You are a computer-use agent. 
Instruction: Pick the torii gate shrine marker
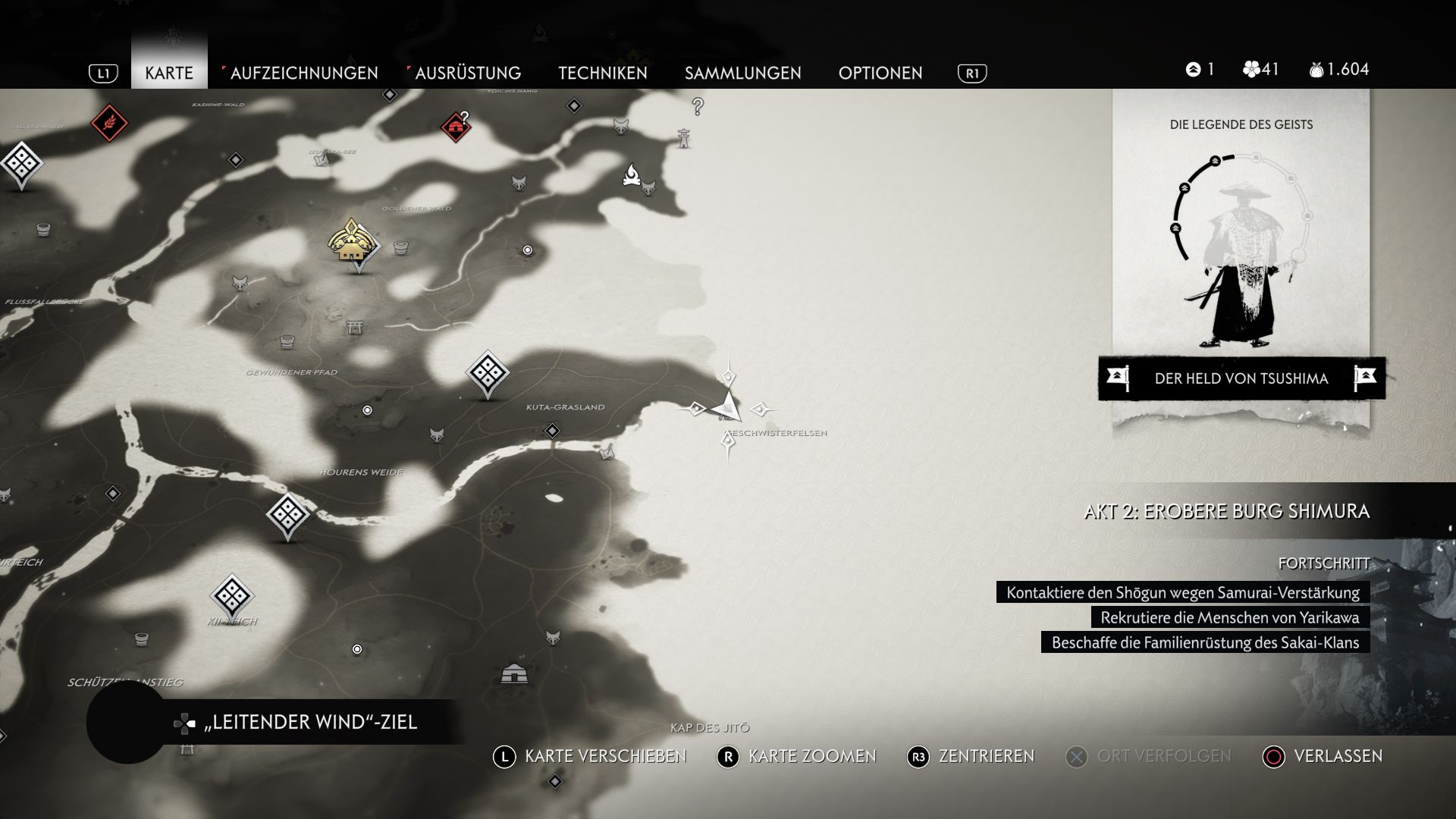point(353,328)
